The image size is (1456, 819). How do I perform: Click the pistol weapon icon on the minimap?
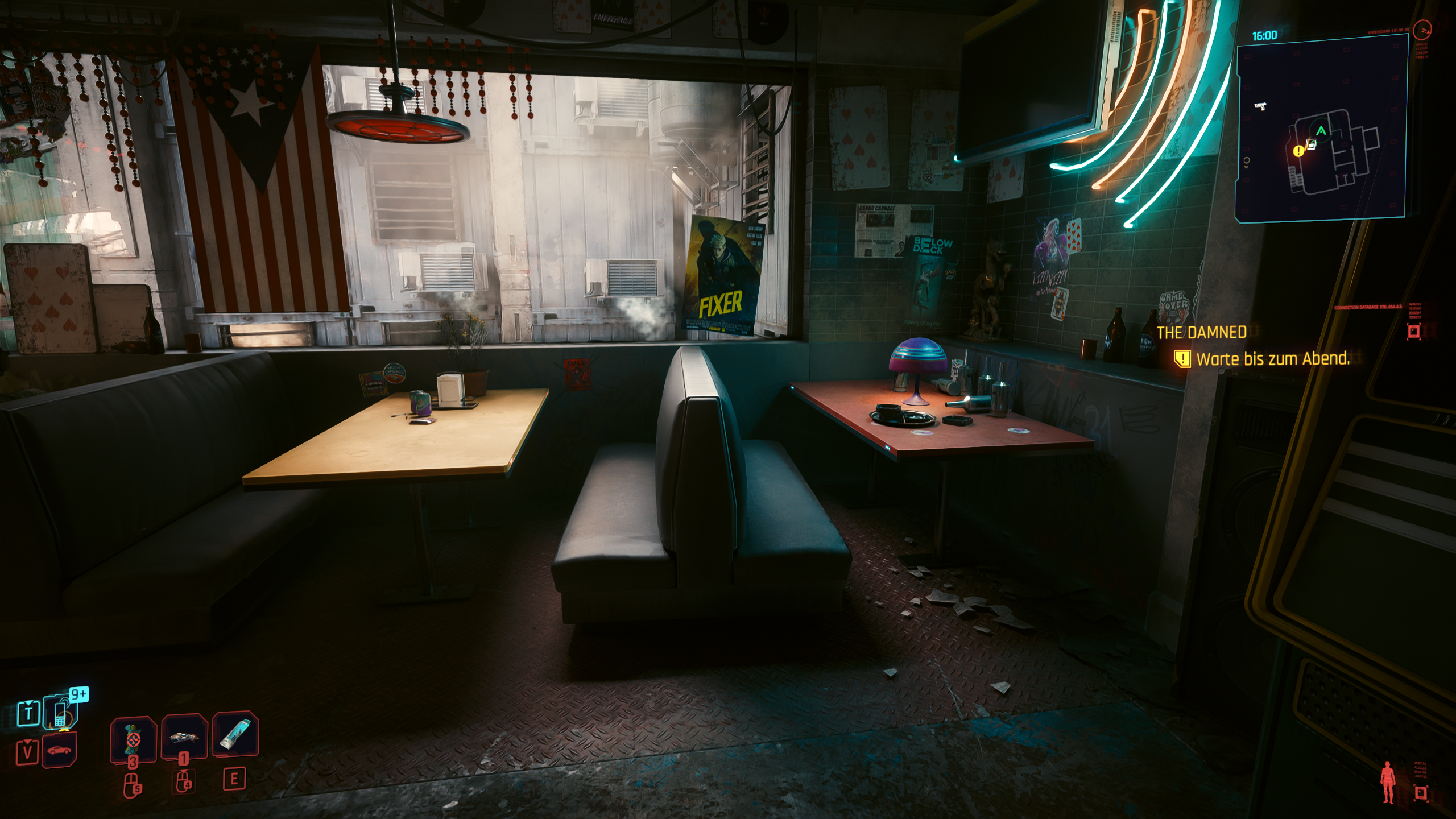pyautogui.click(x=1260, y=106)
